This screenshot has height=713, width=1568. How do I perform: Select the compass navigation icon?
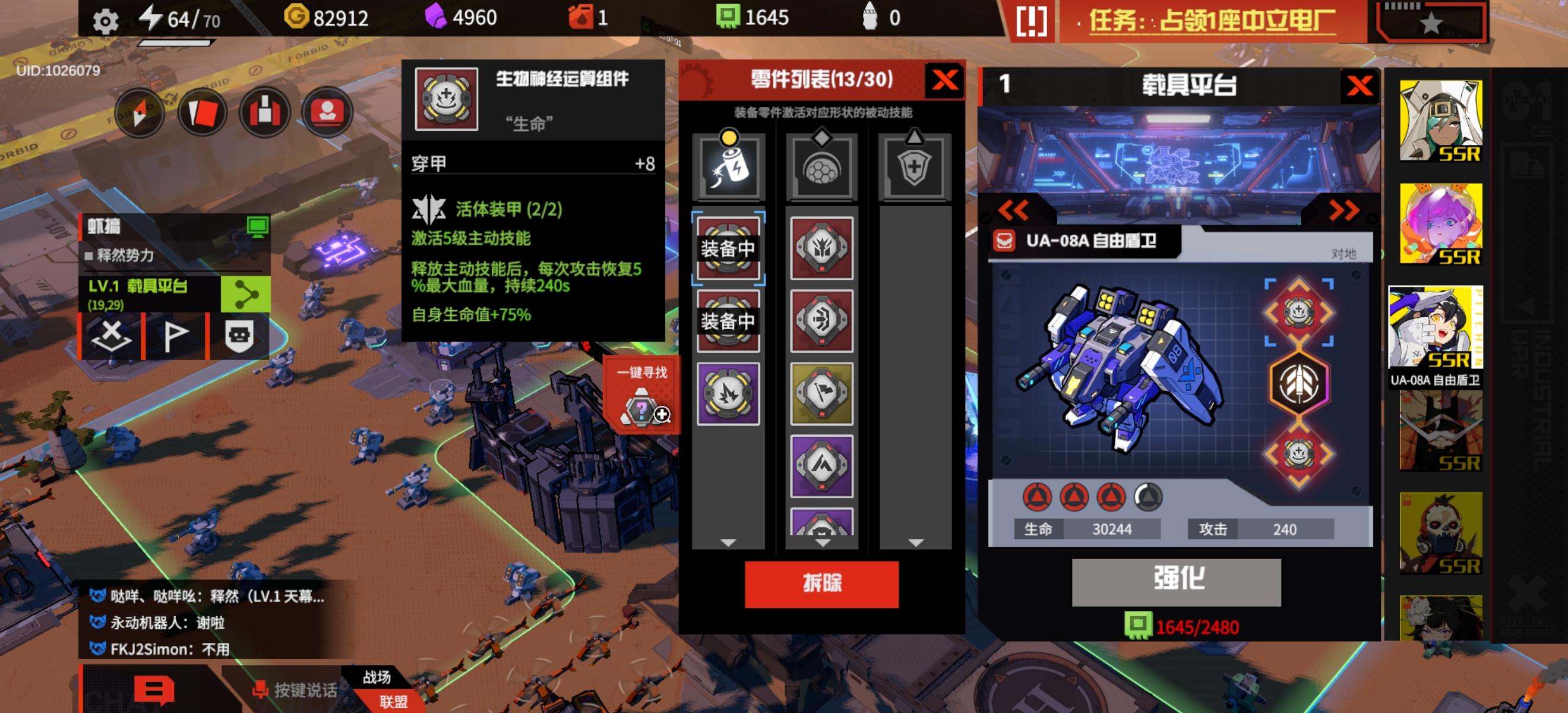tap(140, 113)
